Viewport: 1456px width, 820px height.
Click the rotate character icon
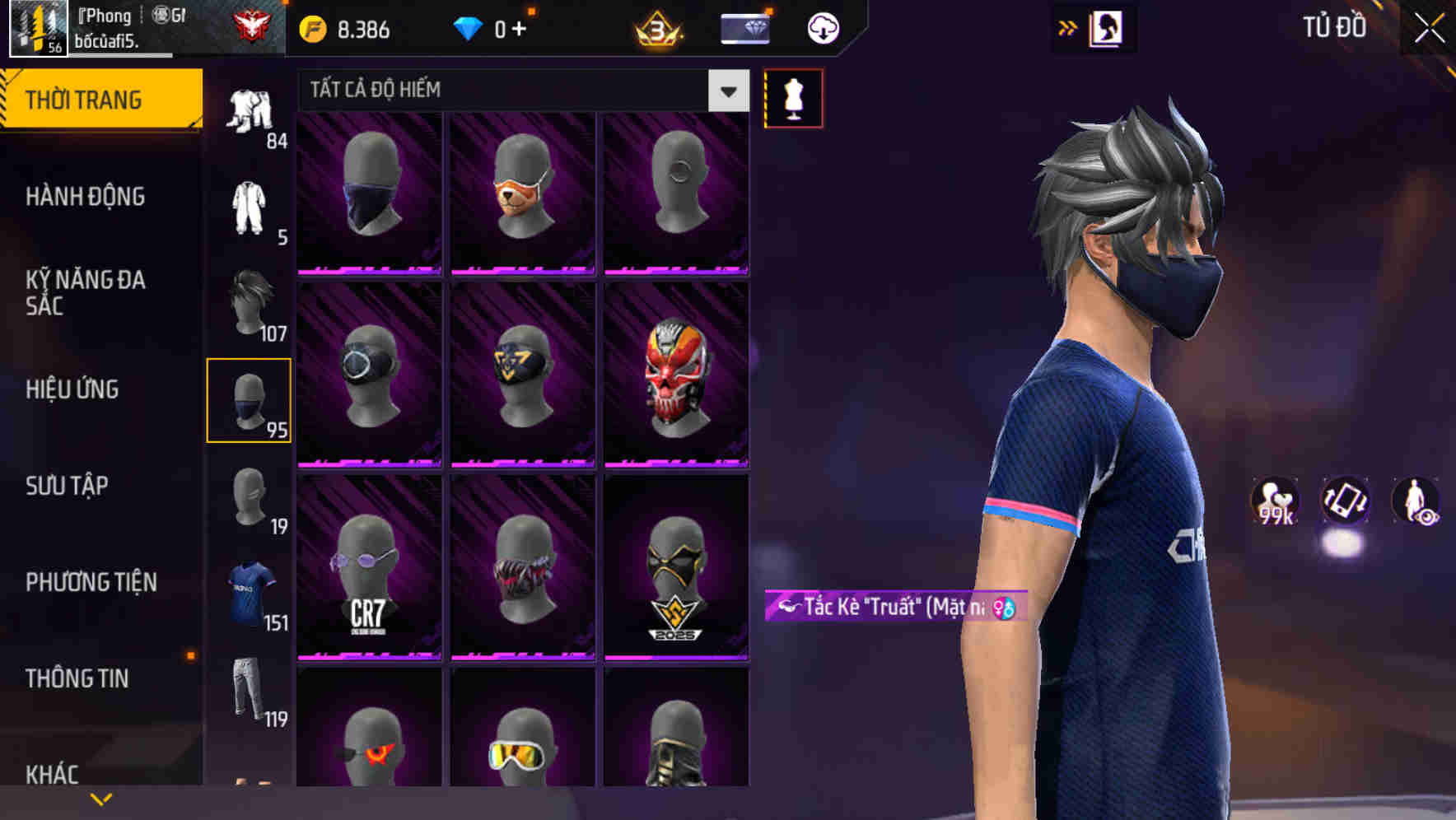[1346, 503]
